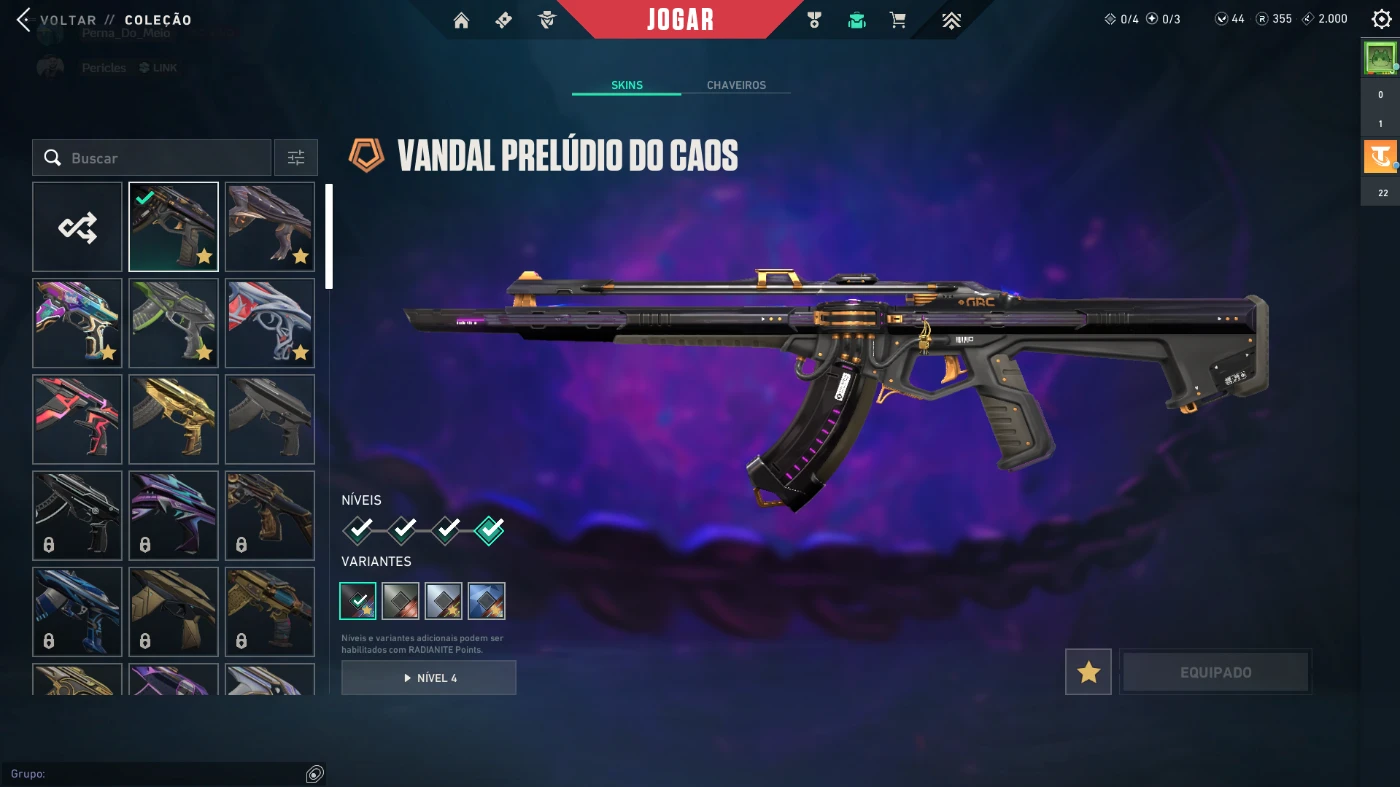Switch to the Chaveiros tab
The image size is (1400, 787).
tap(736, 85)
